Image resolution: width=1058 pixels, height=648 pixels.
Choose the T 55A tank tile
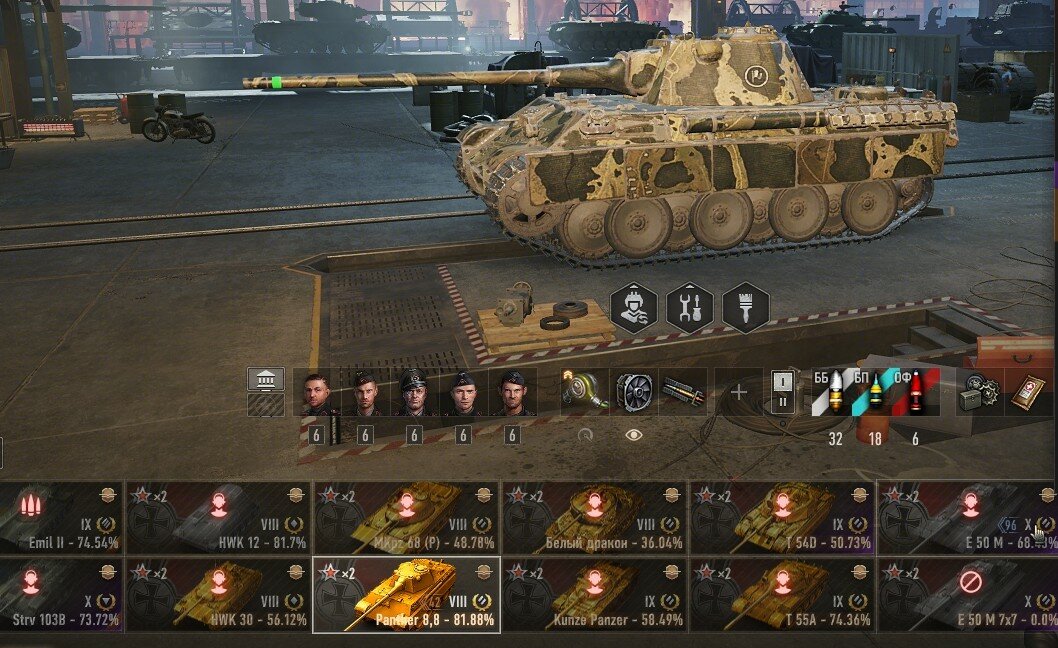coord(782,595)
